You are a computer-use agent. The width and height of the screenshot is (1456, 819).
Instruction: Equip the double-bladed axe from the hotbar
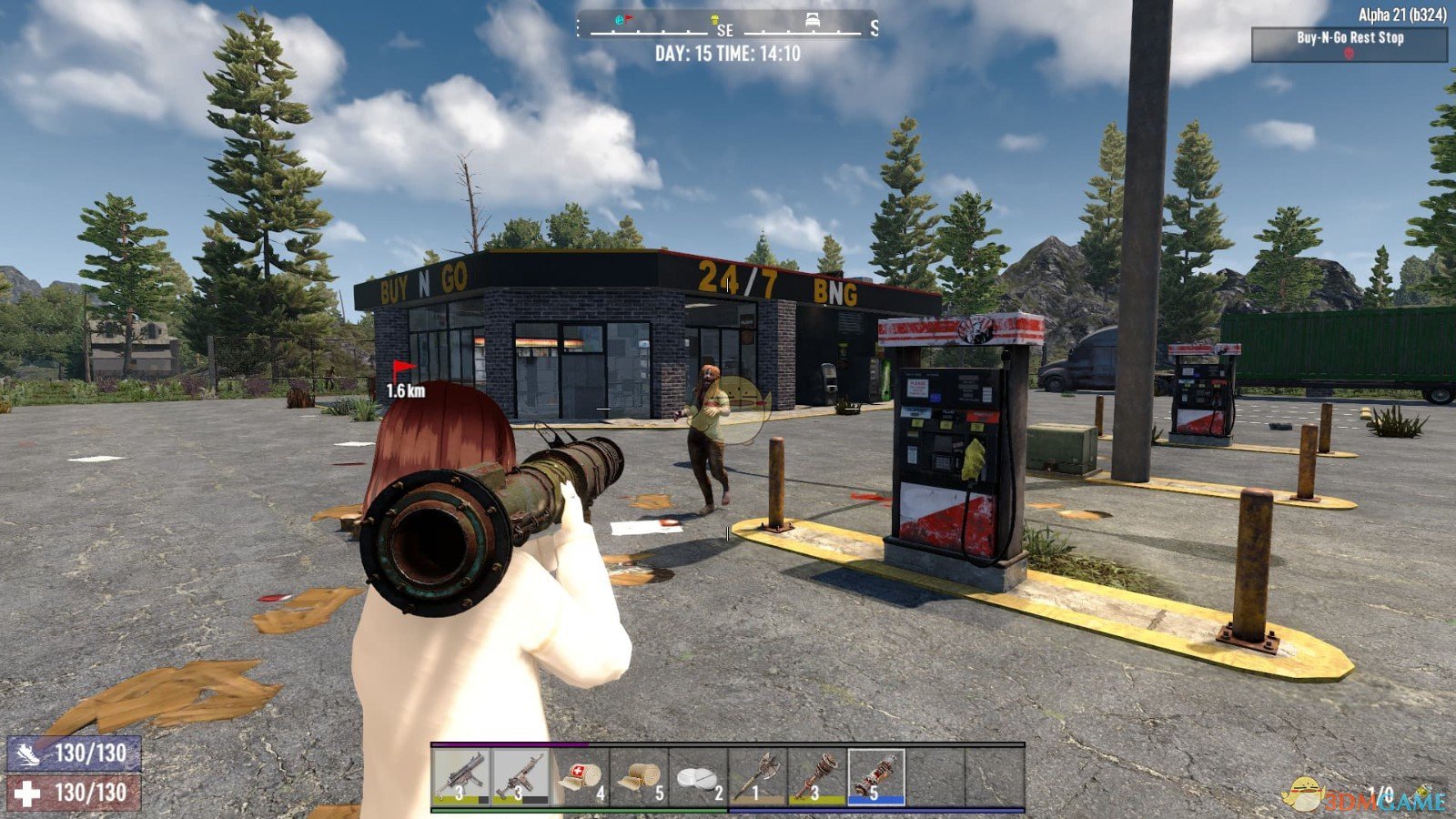click(758, 776)
